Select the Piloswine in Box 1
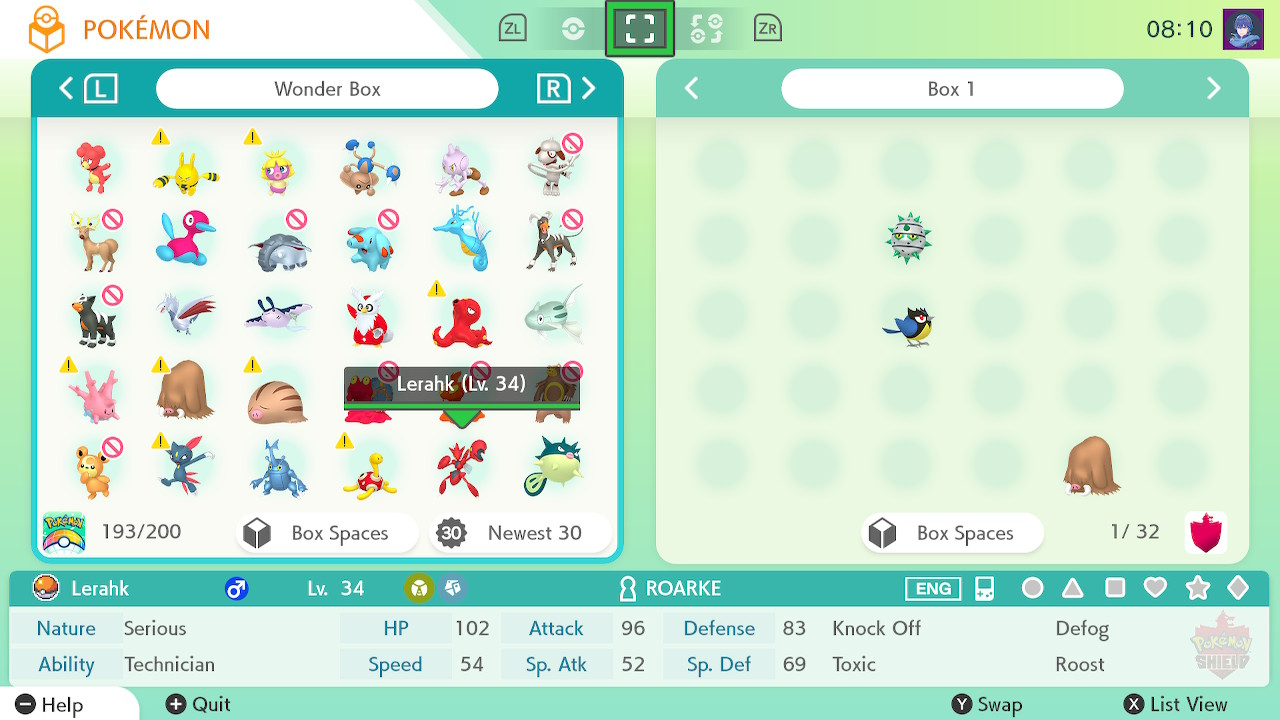 point(1091,465)
